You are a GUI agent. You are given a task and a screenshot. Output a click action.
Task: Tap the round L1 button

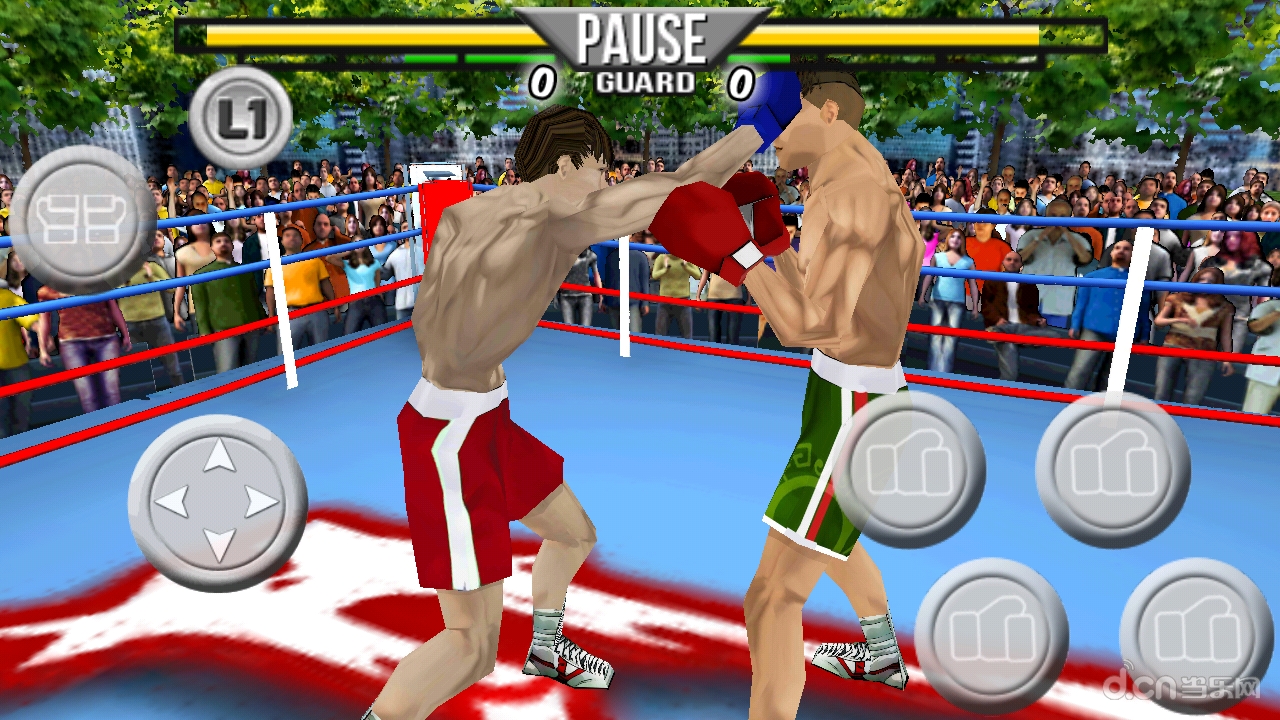240,119
